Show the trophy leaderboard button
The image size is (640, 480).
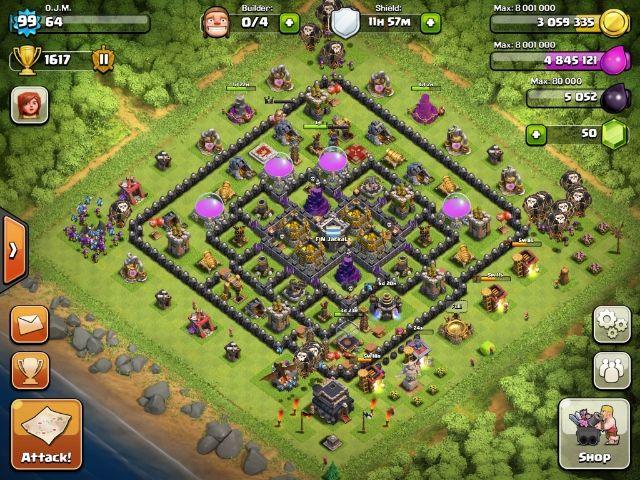30,370
